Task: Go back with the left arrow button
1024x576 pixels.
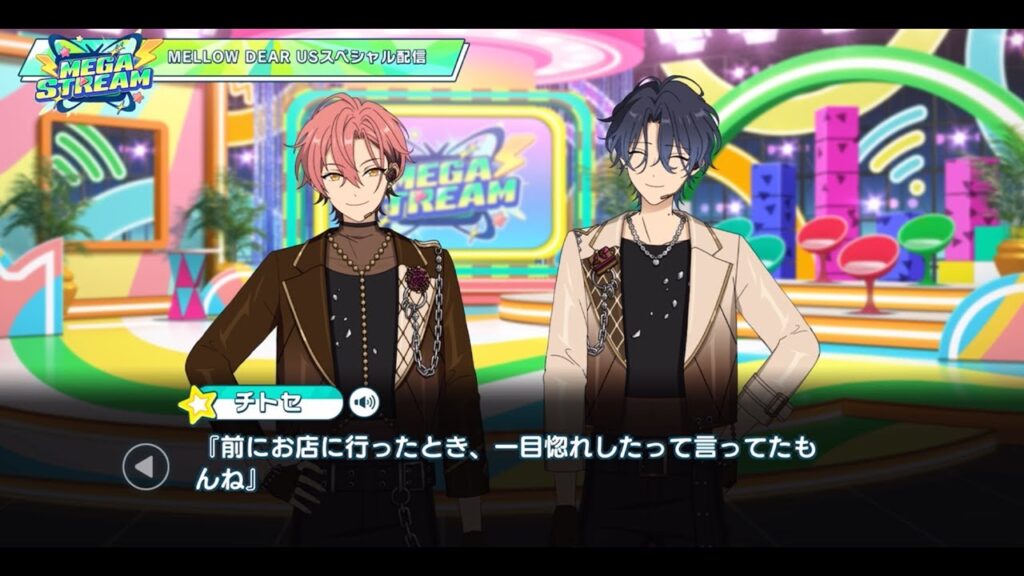Action: point(146,465)
